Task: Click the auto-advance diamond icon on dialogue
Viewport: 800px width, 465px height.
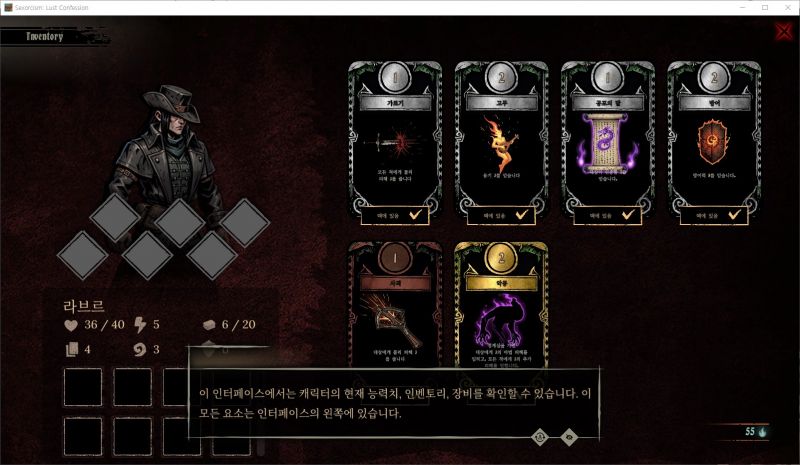Action: click(541, 435)
